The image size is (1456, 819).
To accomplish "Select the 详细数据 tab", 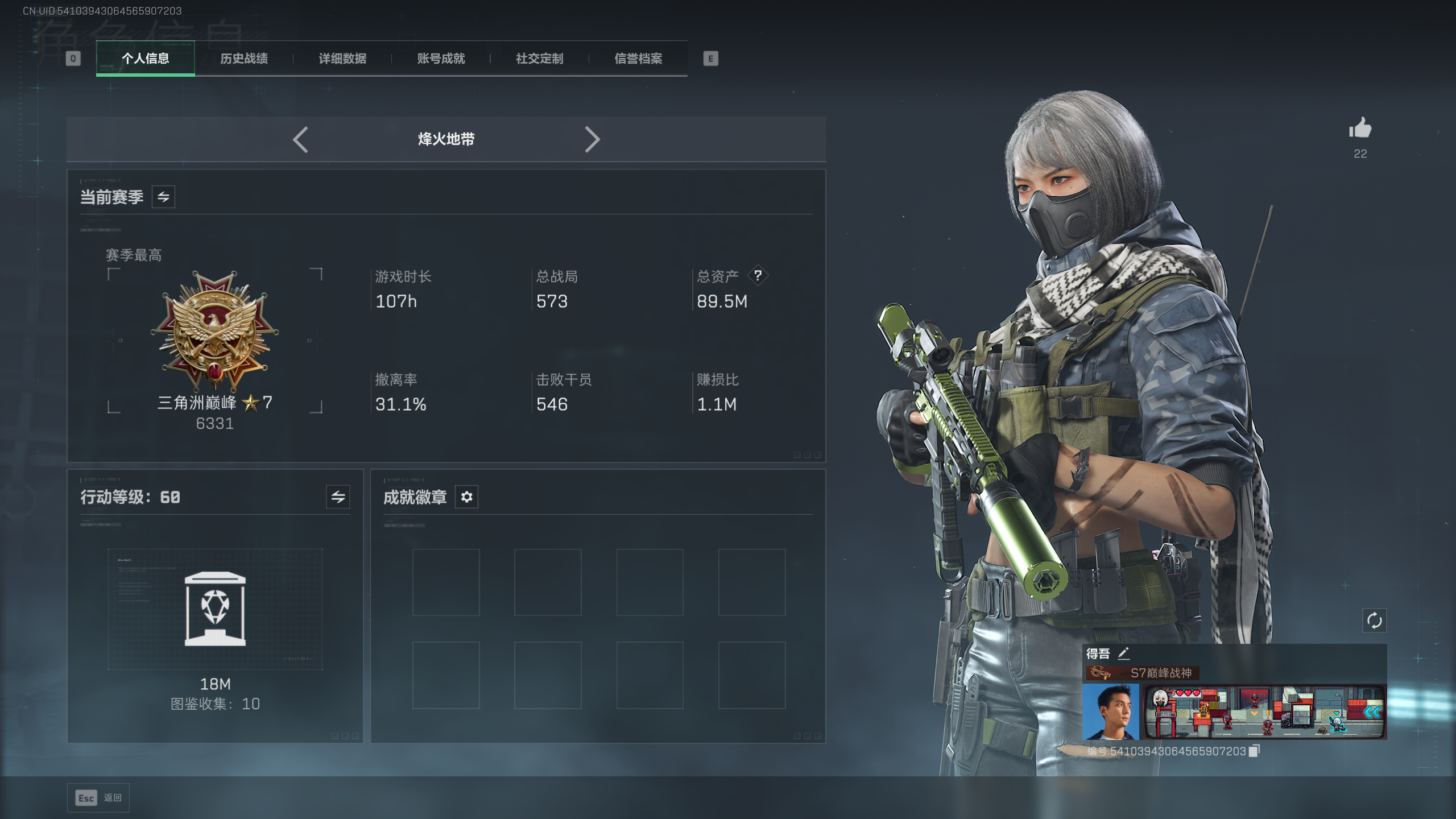I will 342,59.
